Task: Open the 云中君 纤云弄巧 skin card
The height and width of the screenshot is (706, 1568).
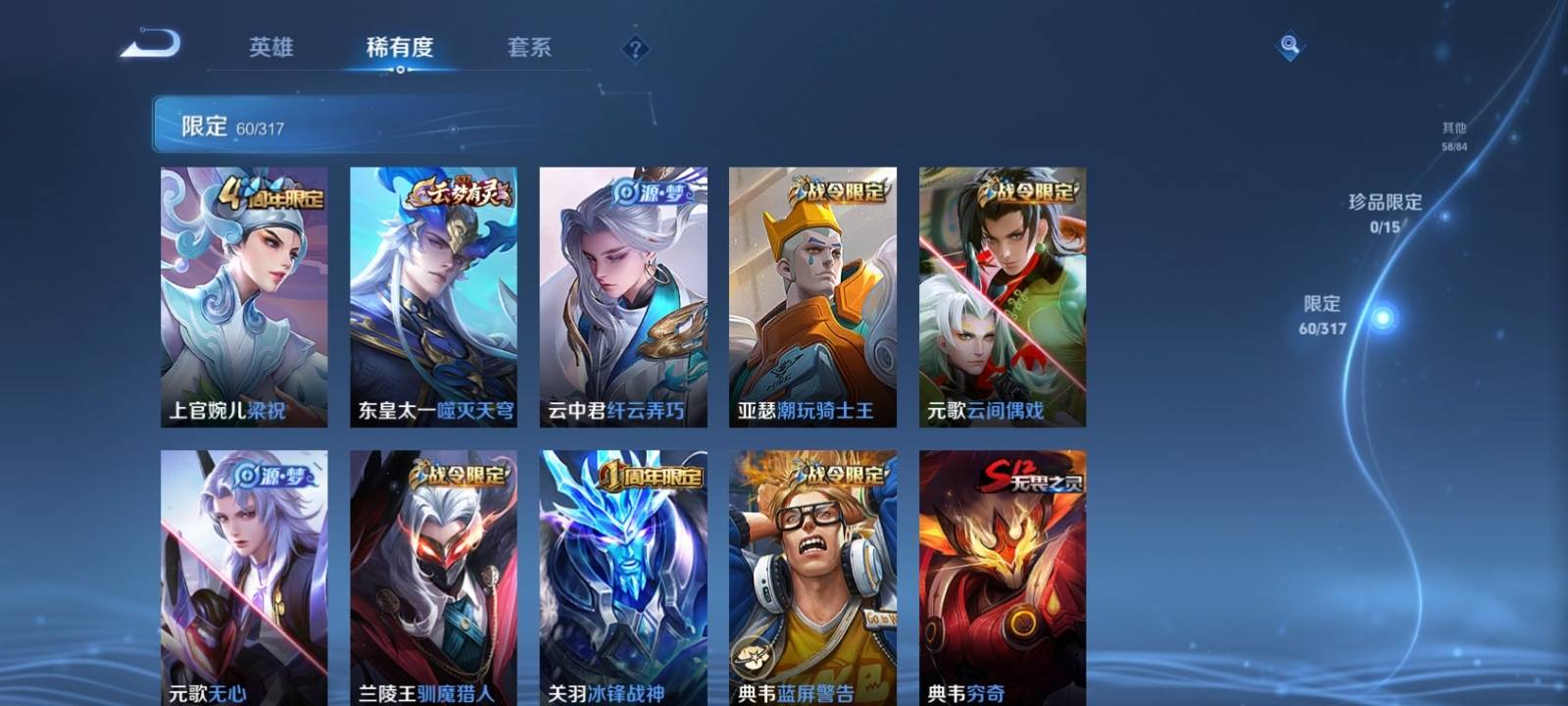Action: [622, 296]
